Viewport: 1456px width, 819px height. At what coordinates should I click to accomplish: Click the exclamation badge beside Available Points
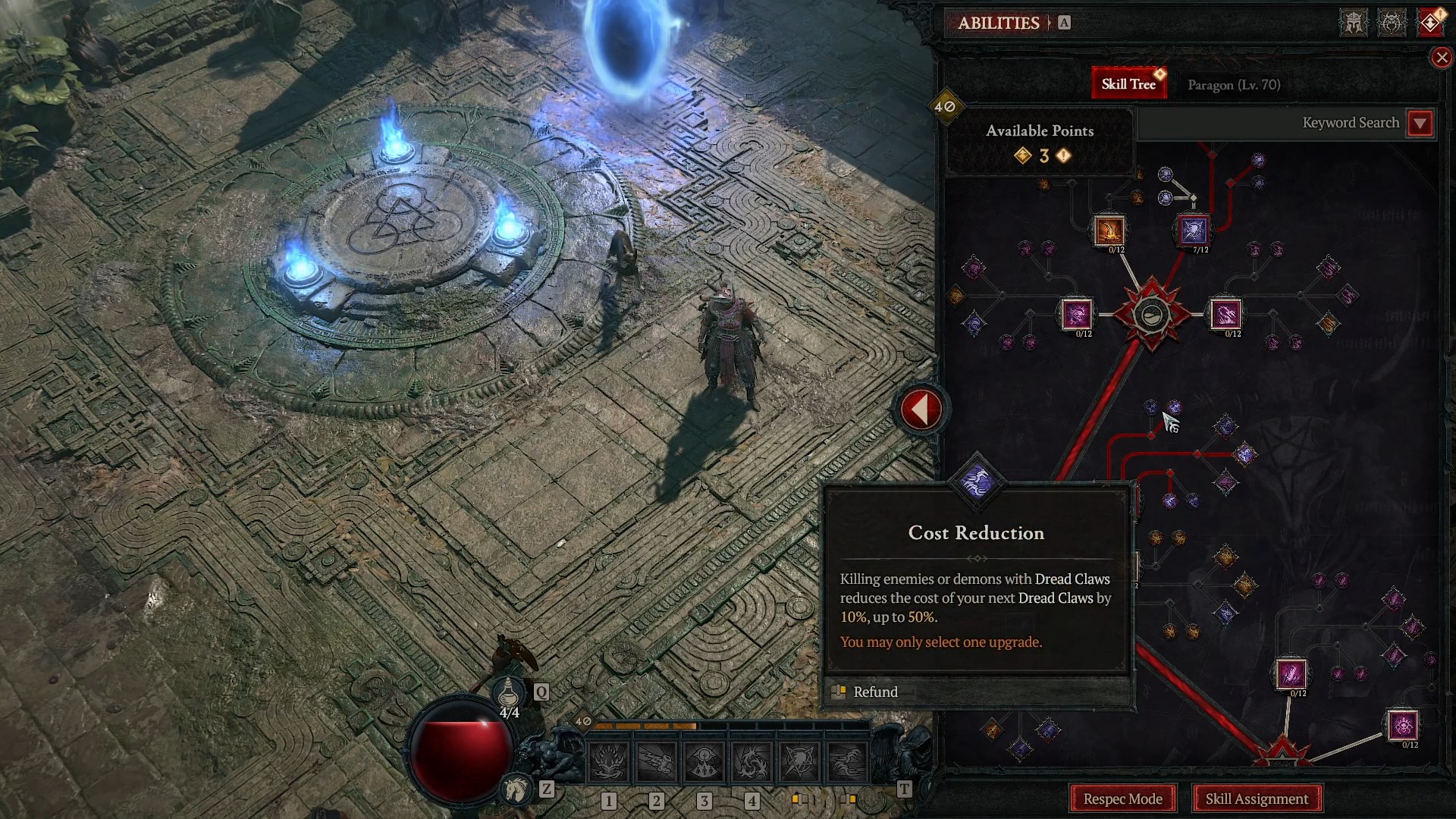click(1064, 157)
